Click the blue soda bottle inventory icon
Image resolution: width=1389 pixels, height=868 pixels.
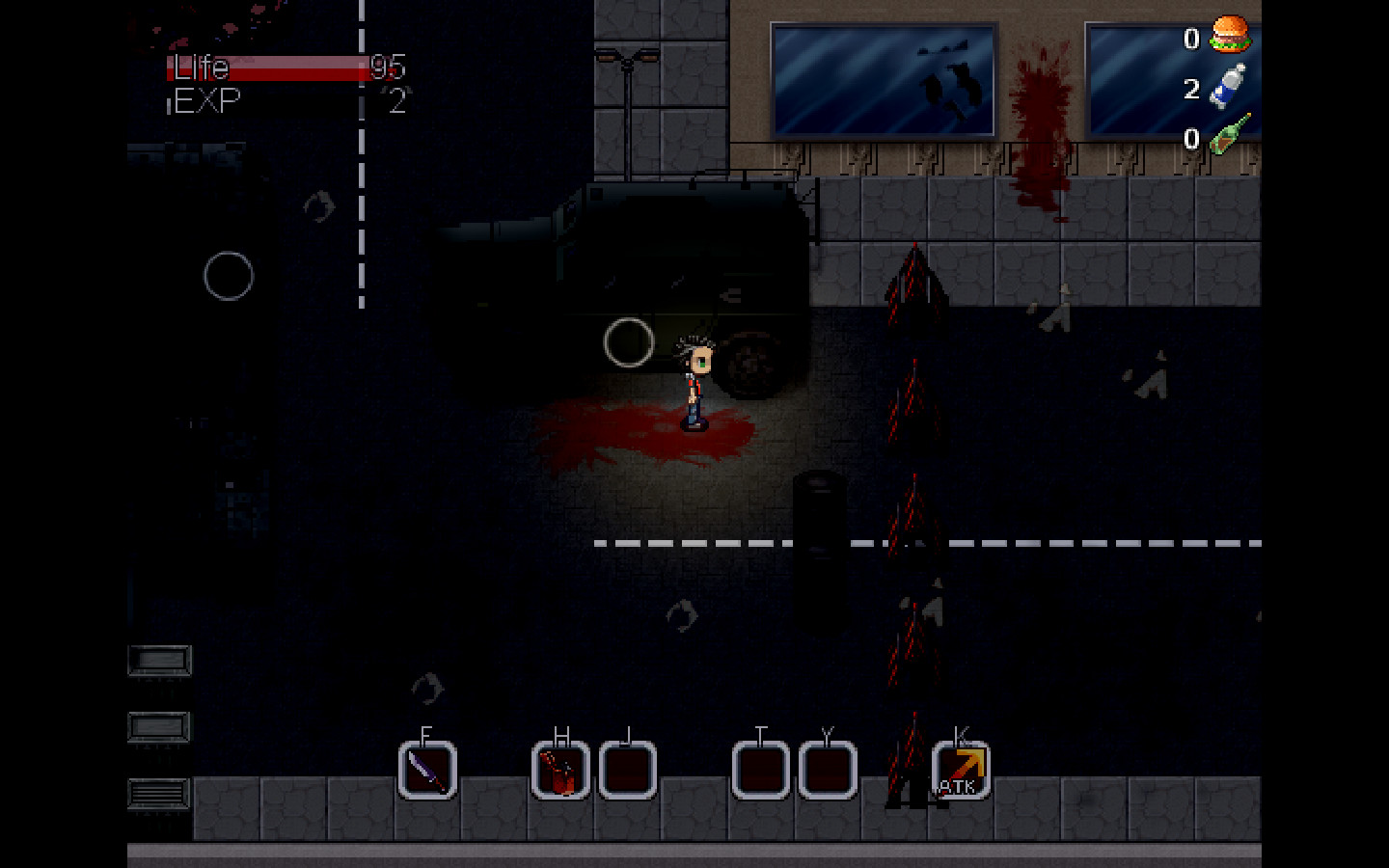[x=1227, y=85]
